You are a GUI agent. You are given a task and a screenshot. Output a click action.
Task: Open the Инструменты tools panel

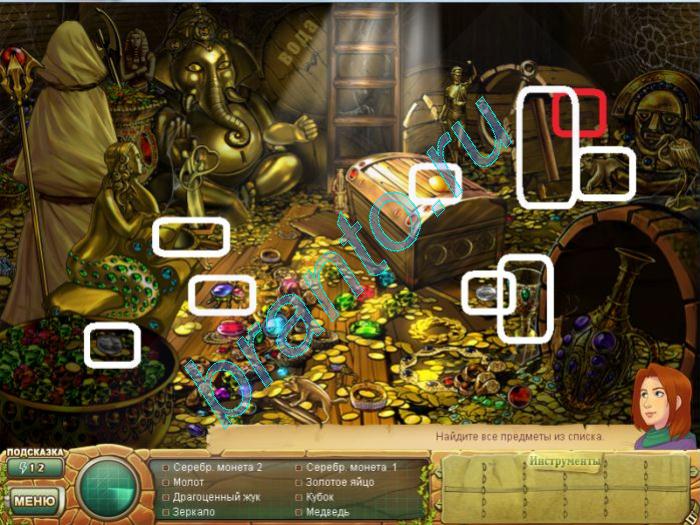click(x=565, y=462)
